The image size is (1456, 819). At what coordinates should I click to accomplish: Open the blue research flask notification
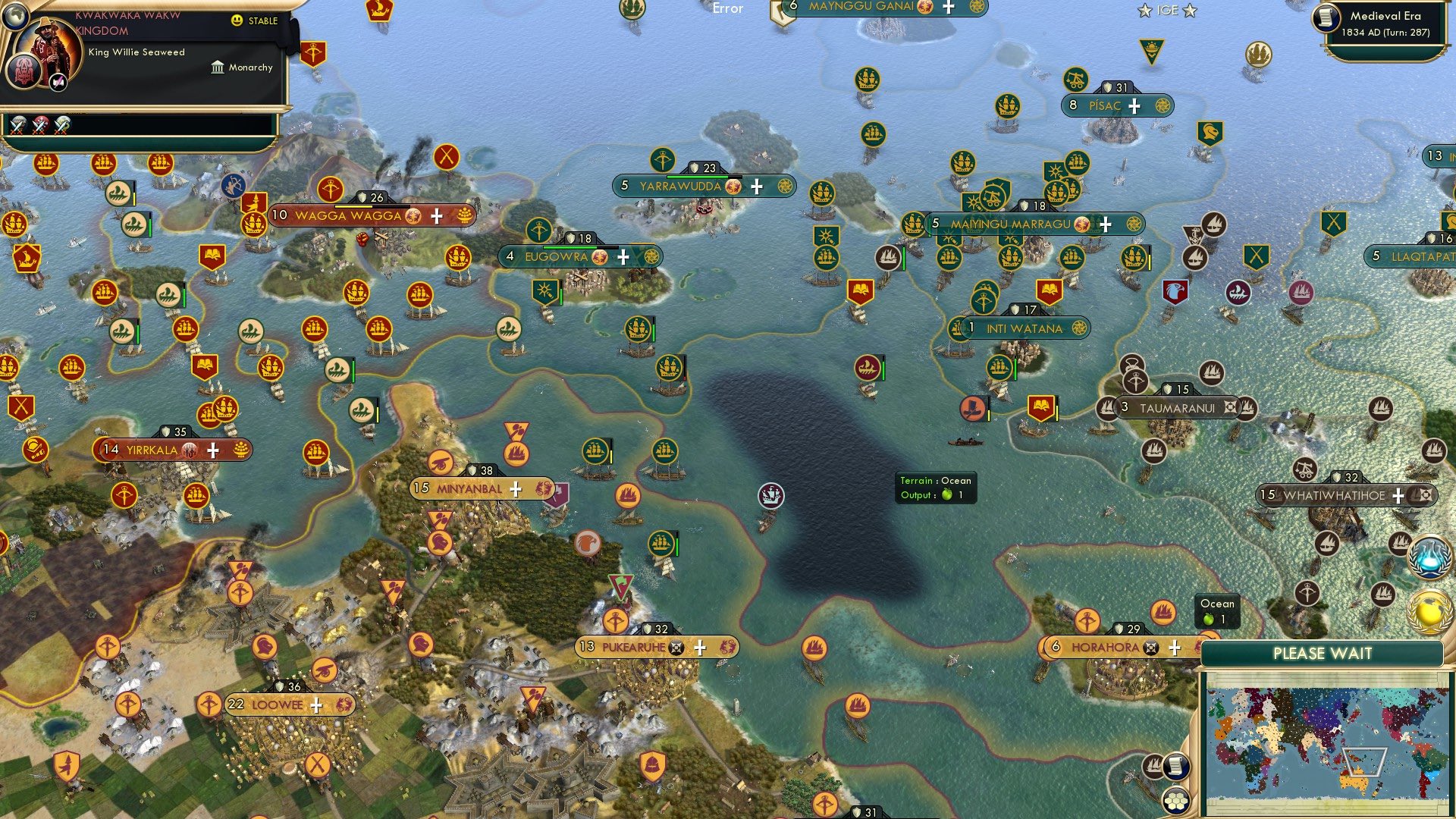click(1429, 557)
